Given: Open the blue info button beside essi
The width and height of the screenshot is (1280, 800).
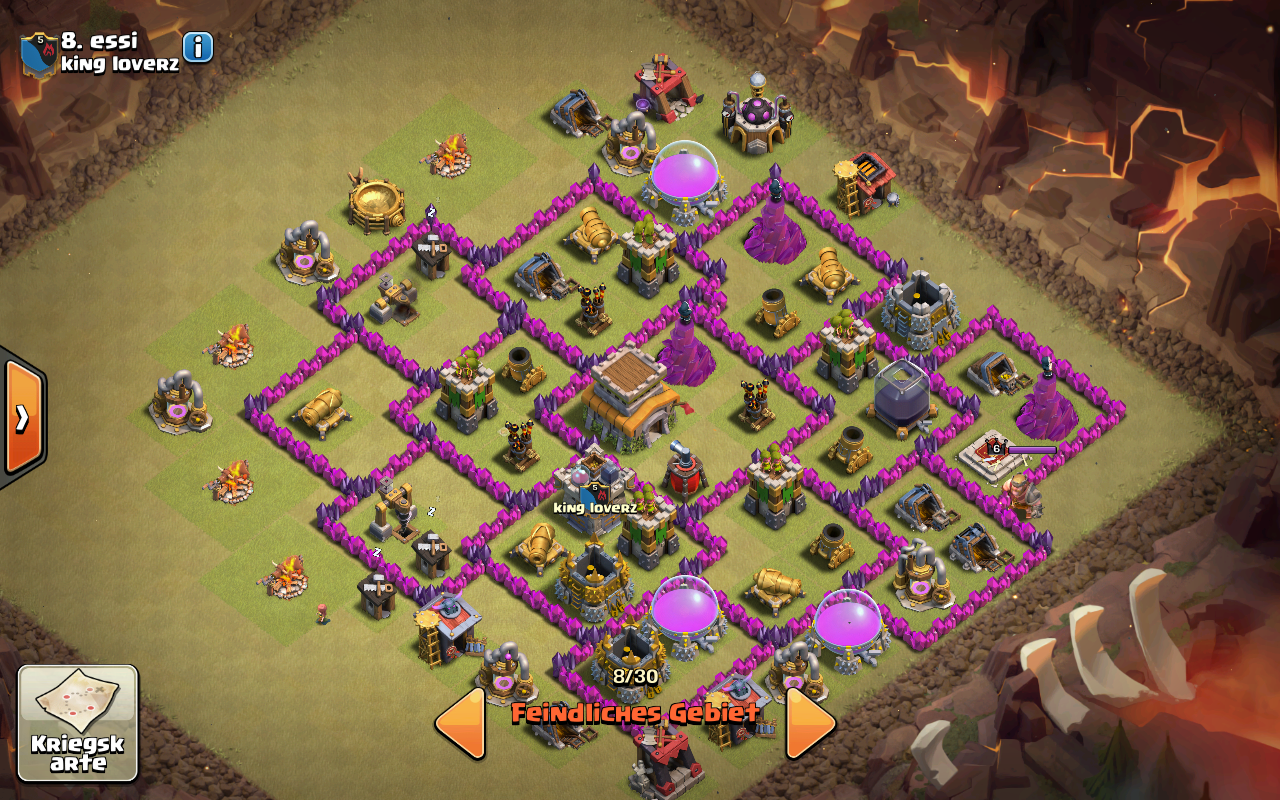Looking at the screenshot, I should (198, 47).
